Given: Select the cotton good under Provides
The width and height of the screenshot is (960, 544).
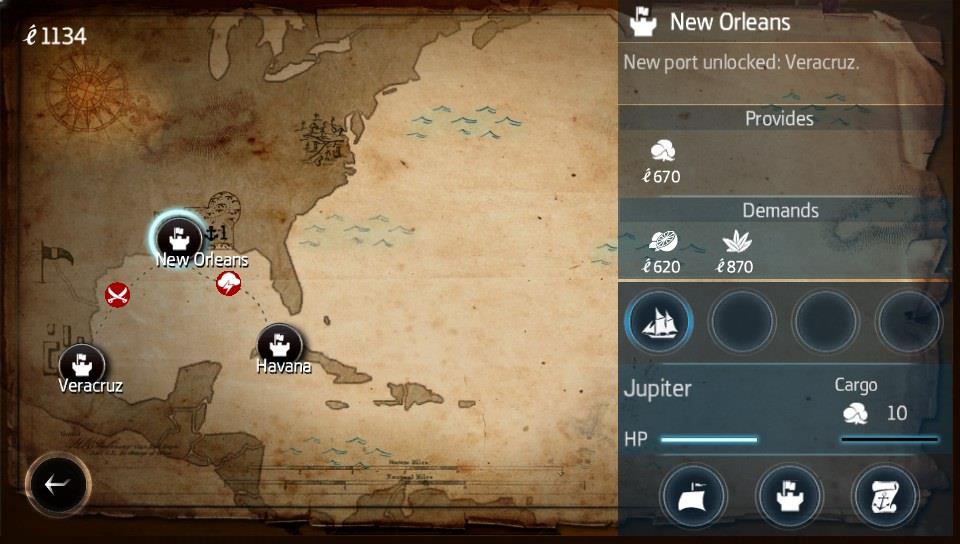Looking at the screenshot, I should click(661, 152).
